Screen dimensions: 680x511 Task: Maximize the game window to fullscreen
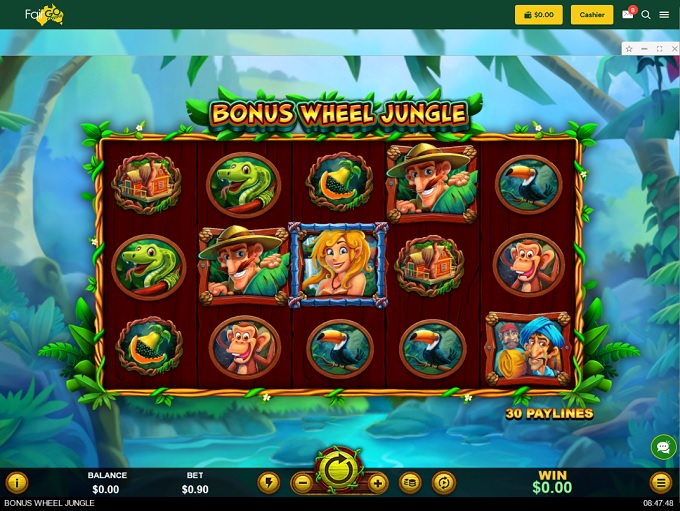[x=659, y=48]
